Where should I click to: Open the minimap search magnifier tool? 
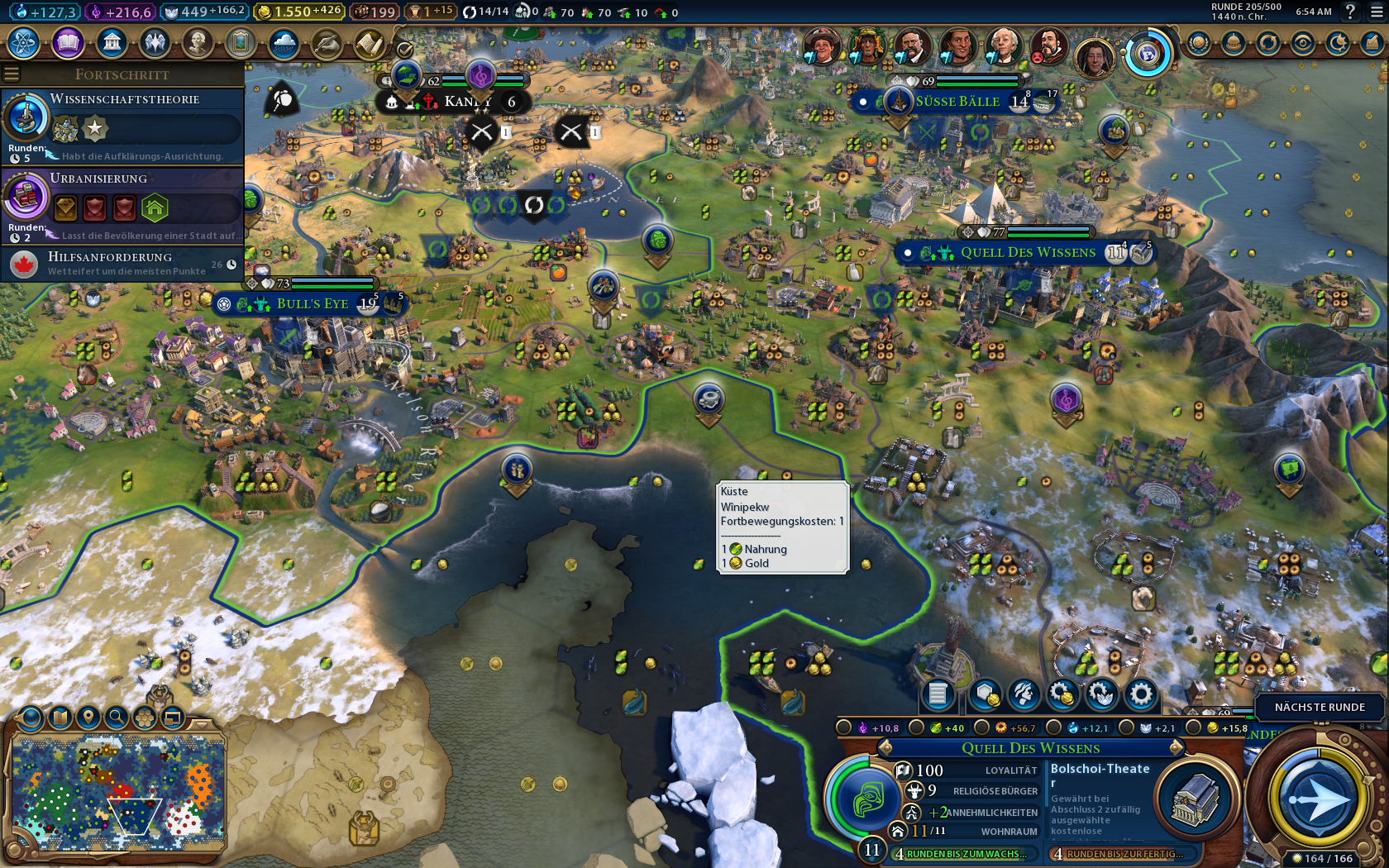[117, 717]
